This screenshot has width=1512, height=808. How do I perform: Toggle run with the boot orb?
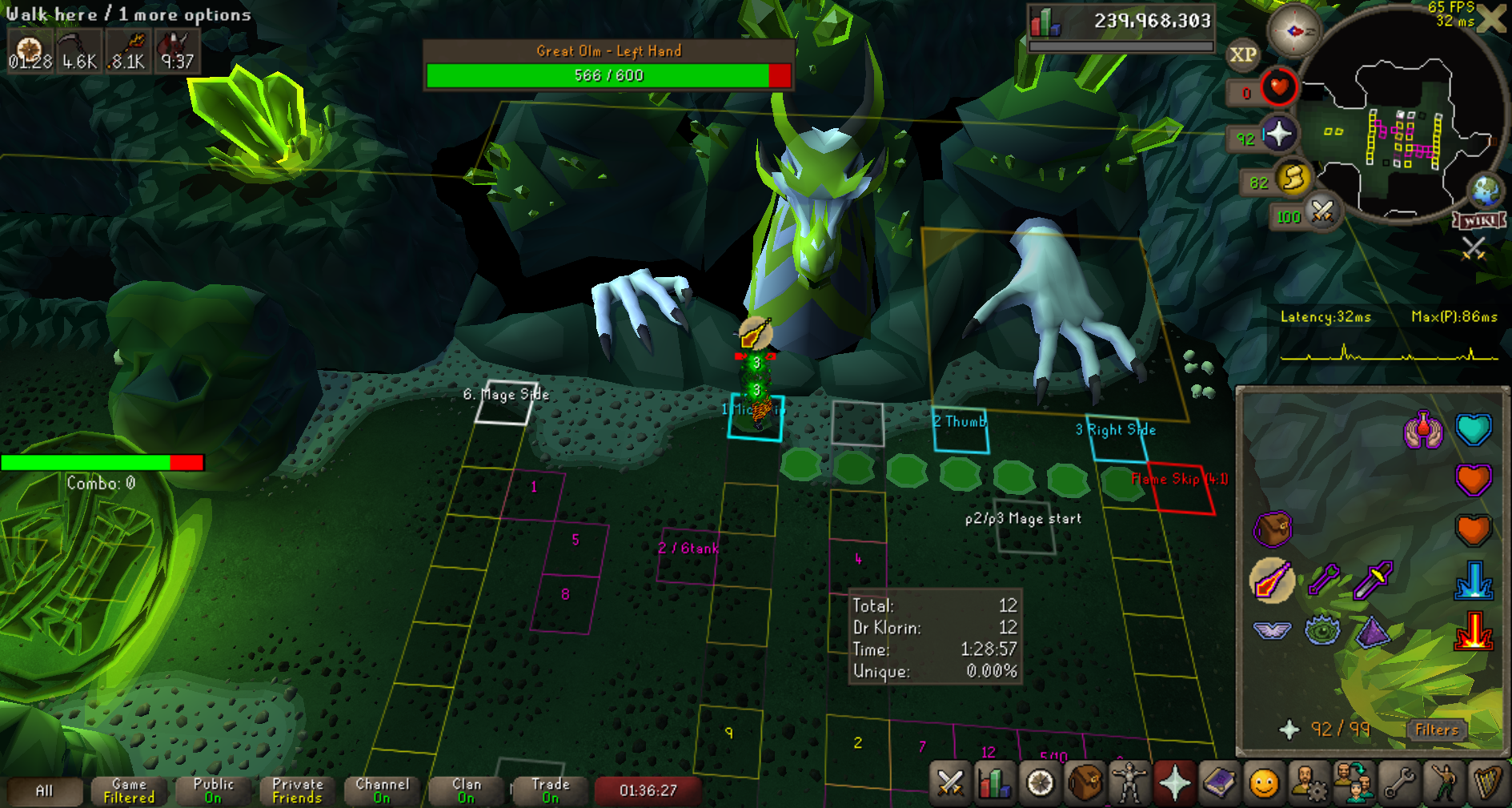coord(1293,179)
